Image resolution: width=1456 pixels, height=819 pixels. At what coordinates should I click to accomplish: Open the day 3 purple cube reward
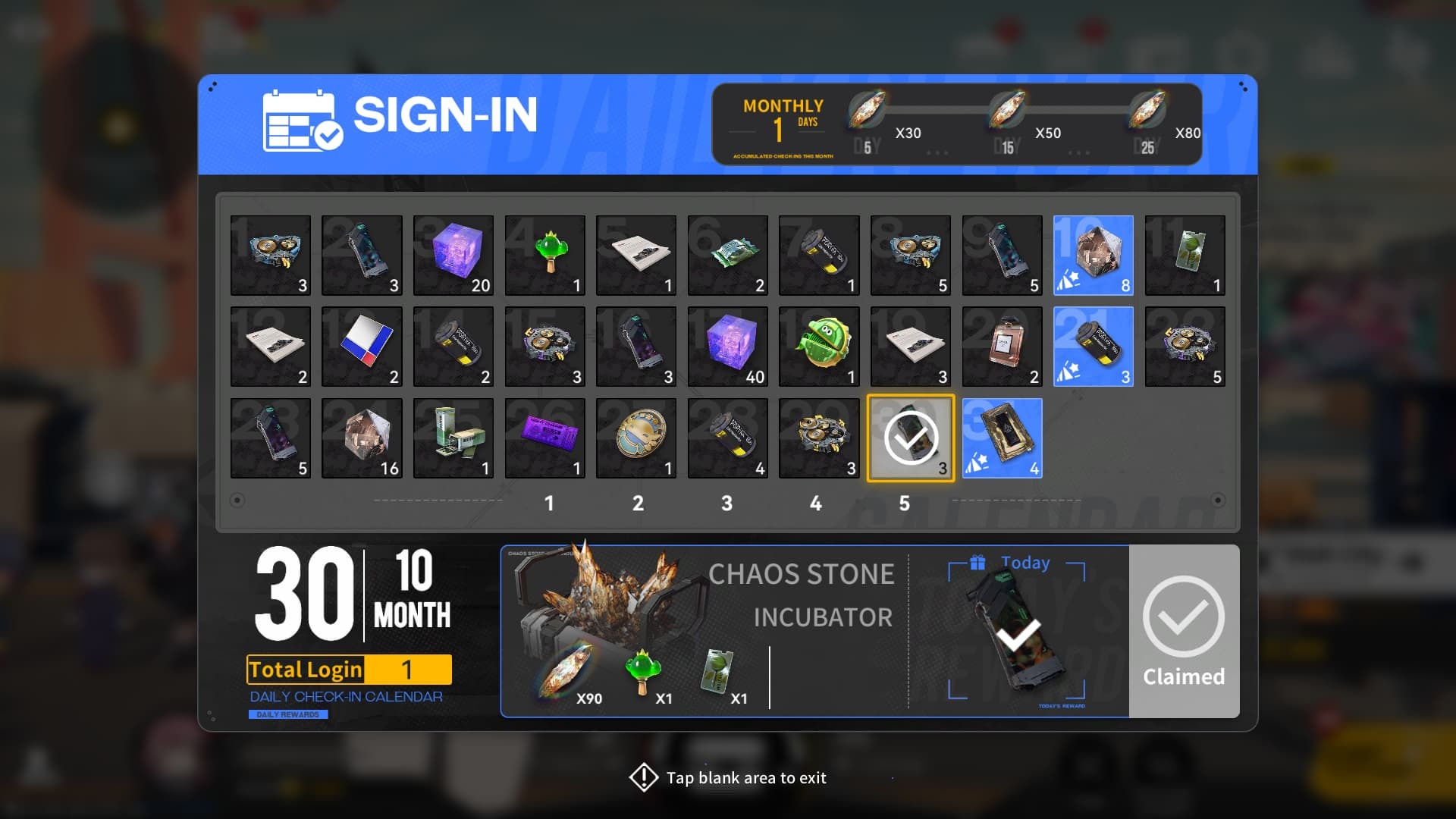pyautogui.click(x=453, y=256)
